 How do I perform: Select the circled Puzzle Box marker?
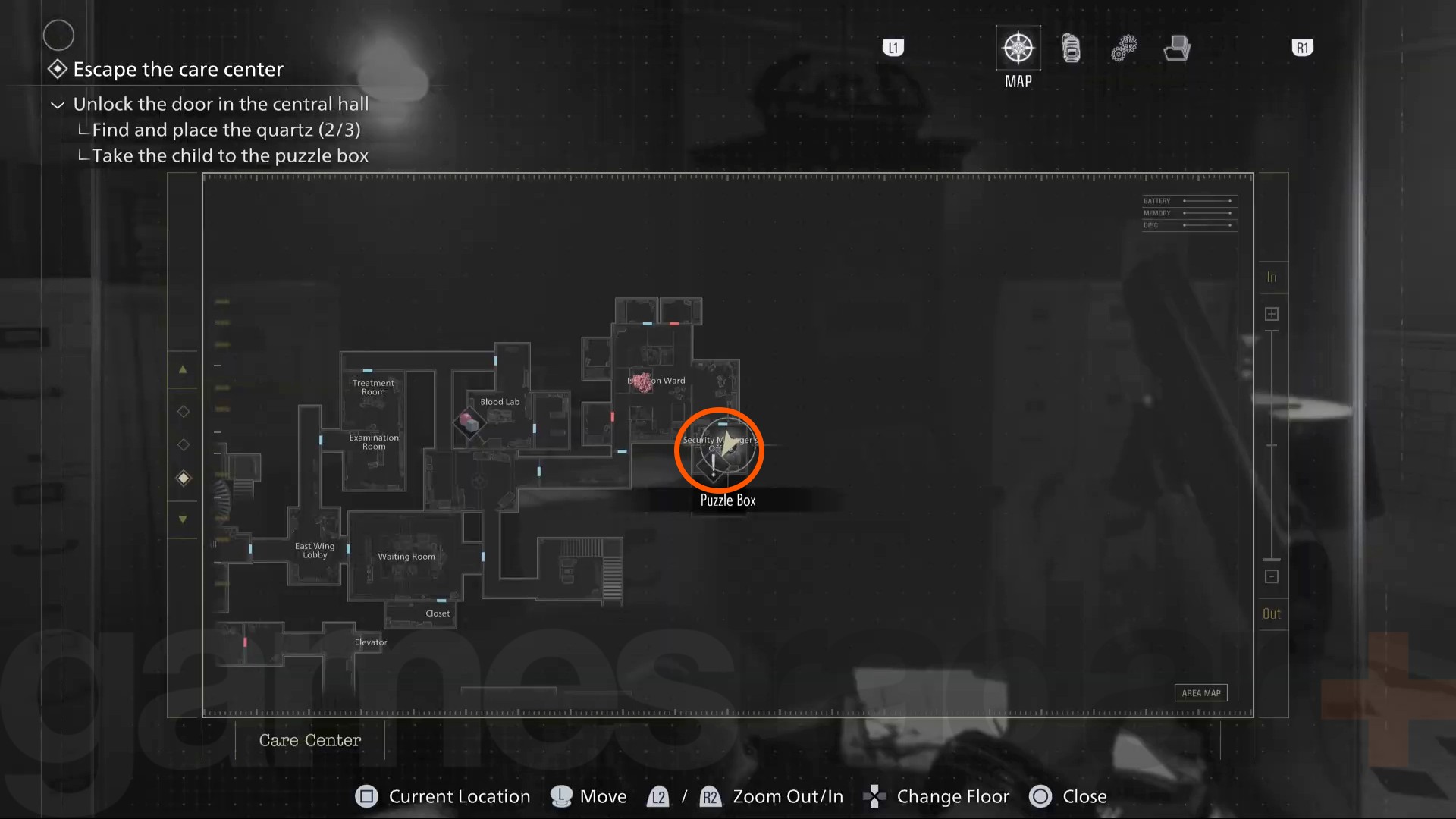tap(720, 450)
